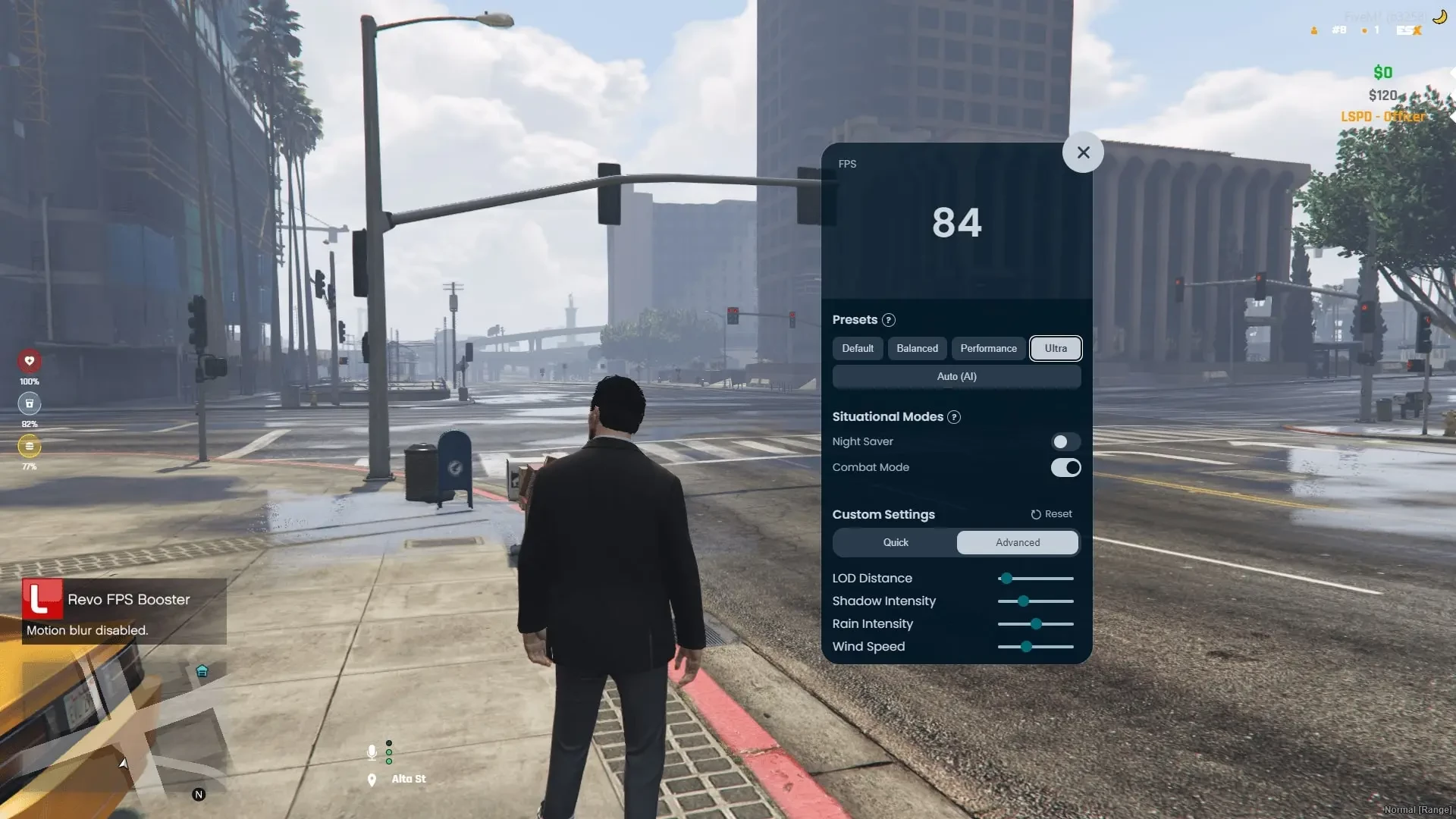Select the Ultra preset
The width and height of the screenshot is (1456, 819).
tap(1056, 348)
